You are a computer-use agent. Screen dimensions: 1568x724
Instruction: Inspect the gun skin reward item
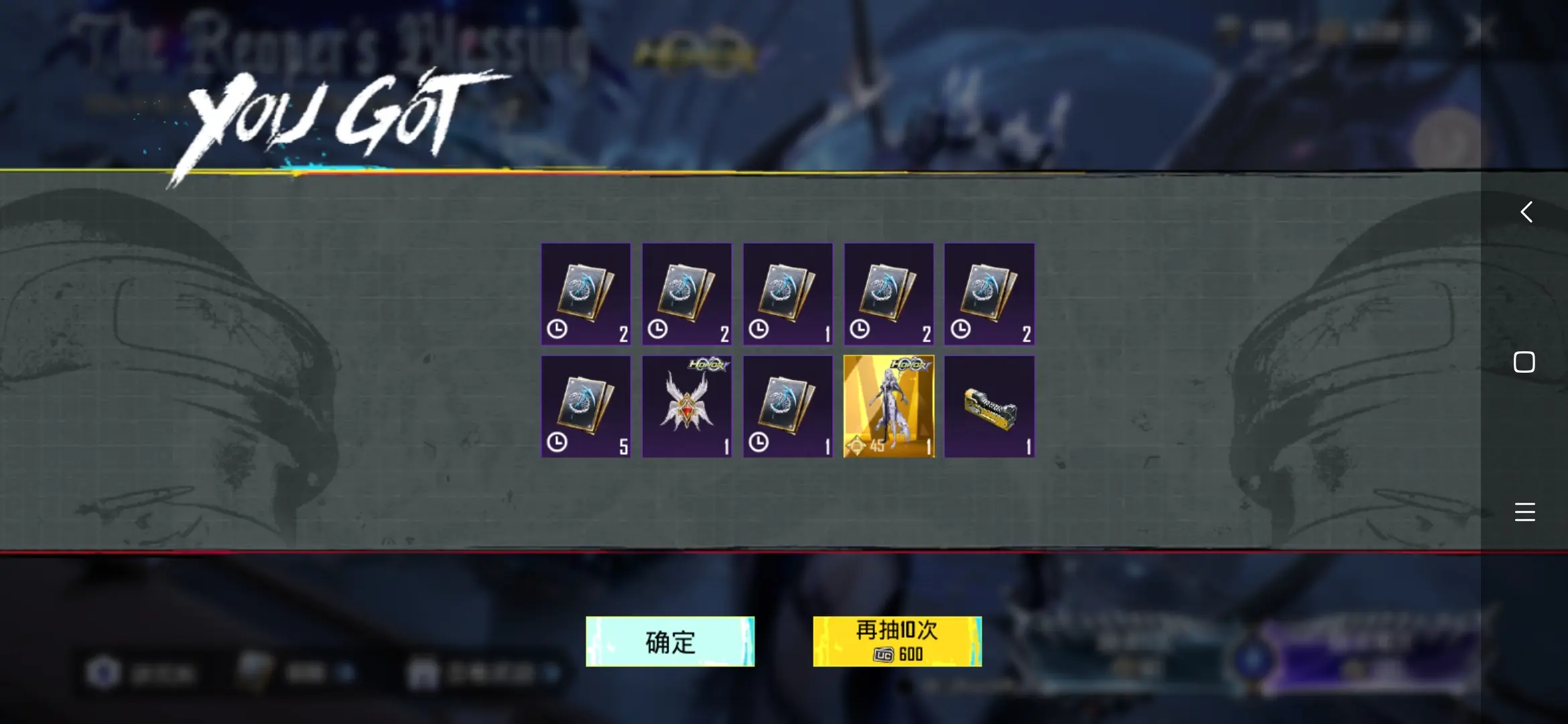click(989, 407)
